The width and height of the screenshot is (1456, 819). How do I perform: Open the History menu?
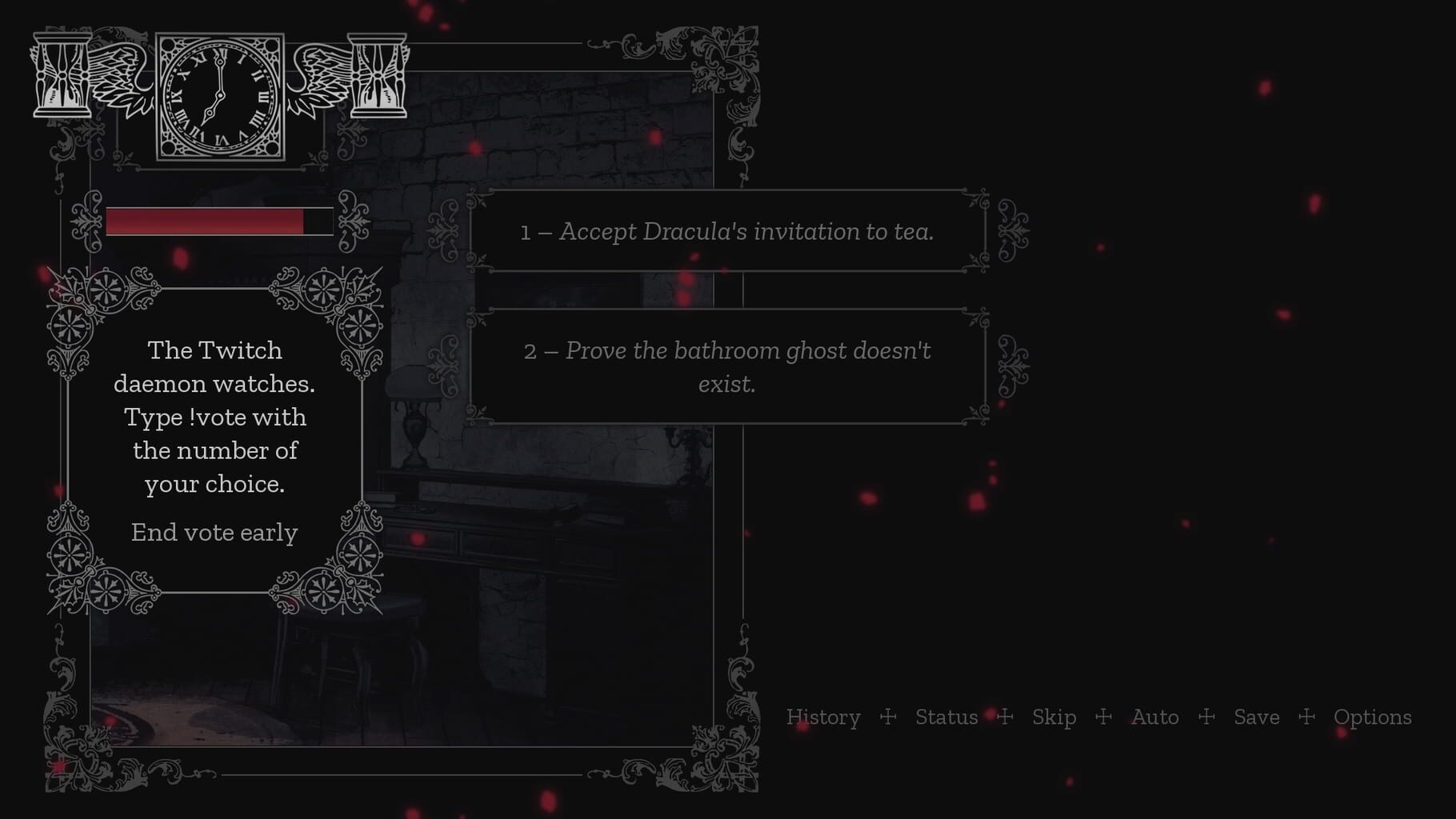coord(823,717)
